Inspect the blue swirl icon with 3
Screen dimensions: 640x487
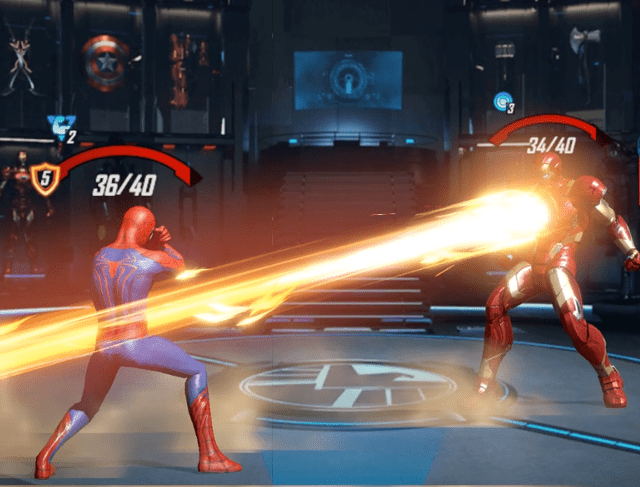(502, 101)
